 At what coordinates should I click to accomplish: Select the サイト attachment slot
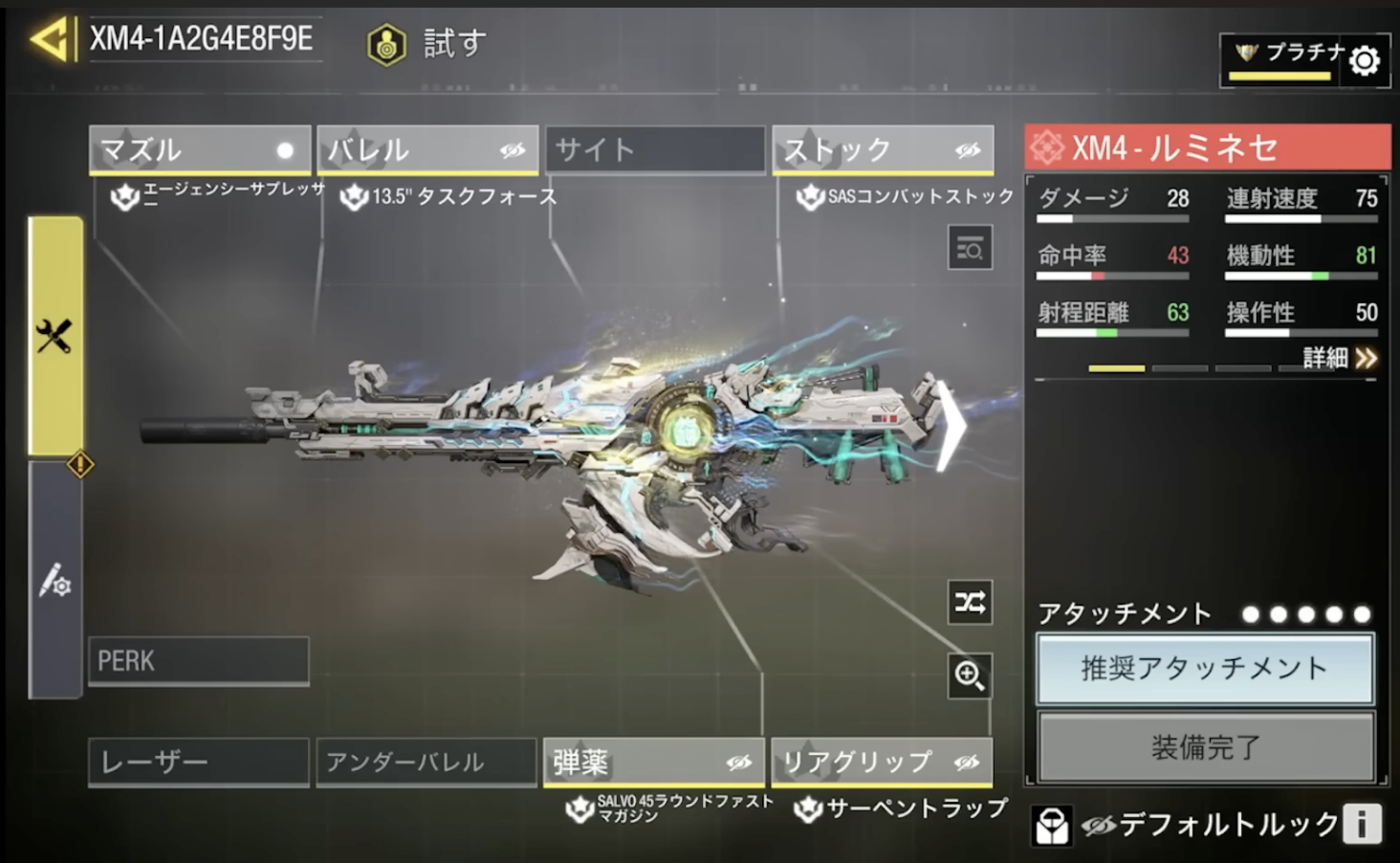click(x=655, y=149)
